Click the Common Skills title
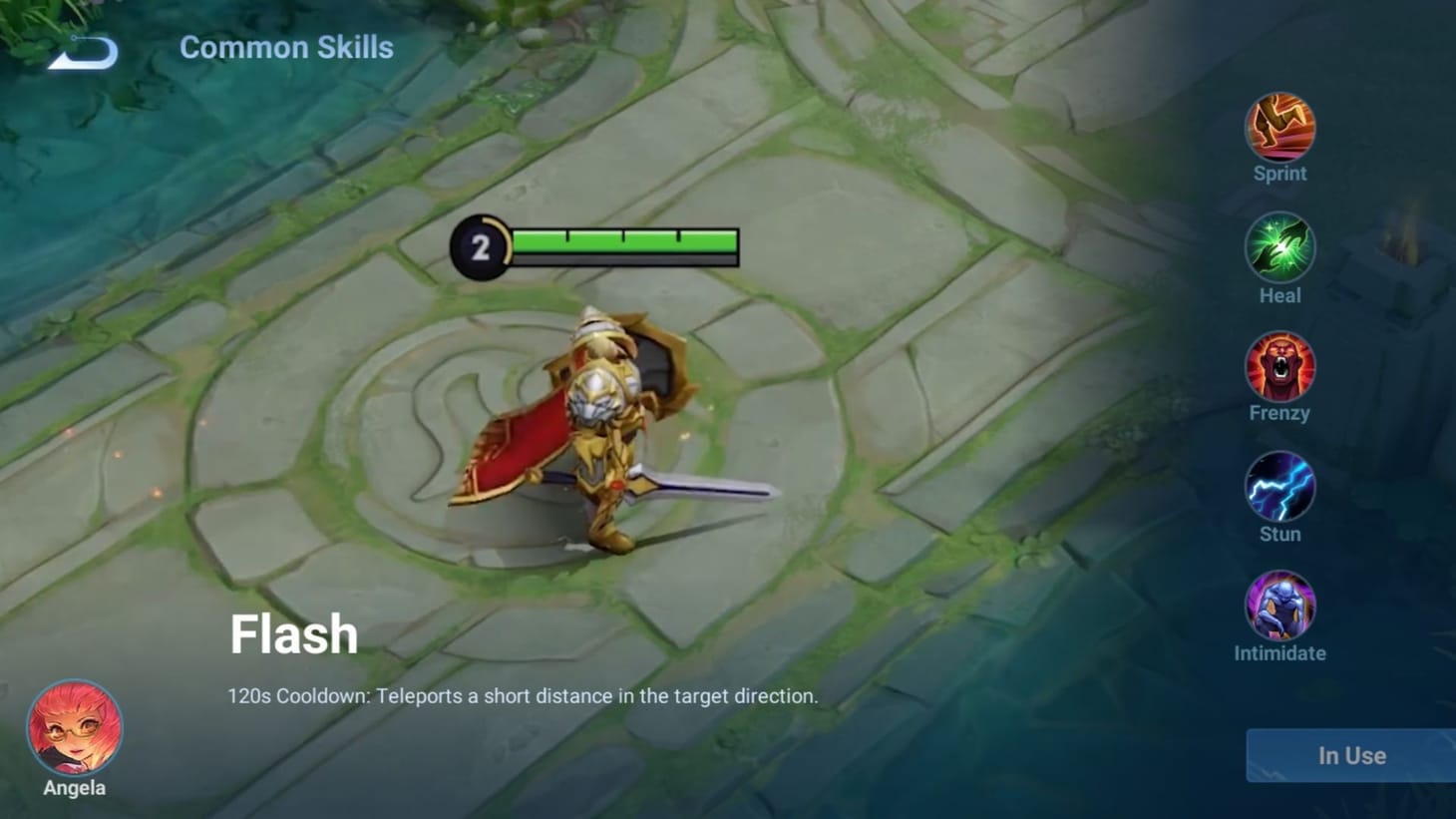The height and width of the screenshot is (819, 1456). click(286, 47)
